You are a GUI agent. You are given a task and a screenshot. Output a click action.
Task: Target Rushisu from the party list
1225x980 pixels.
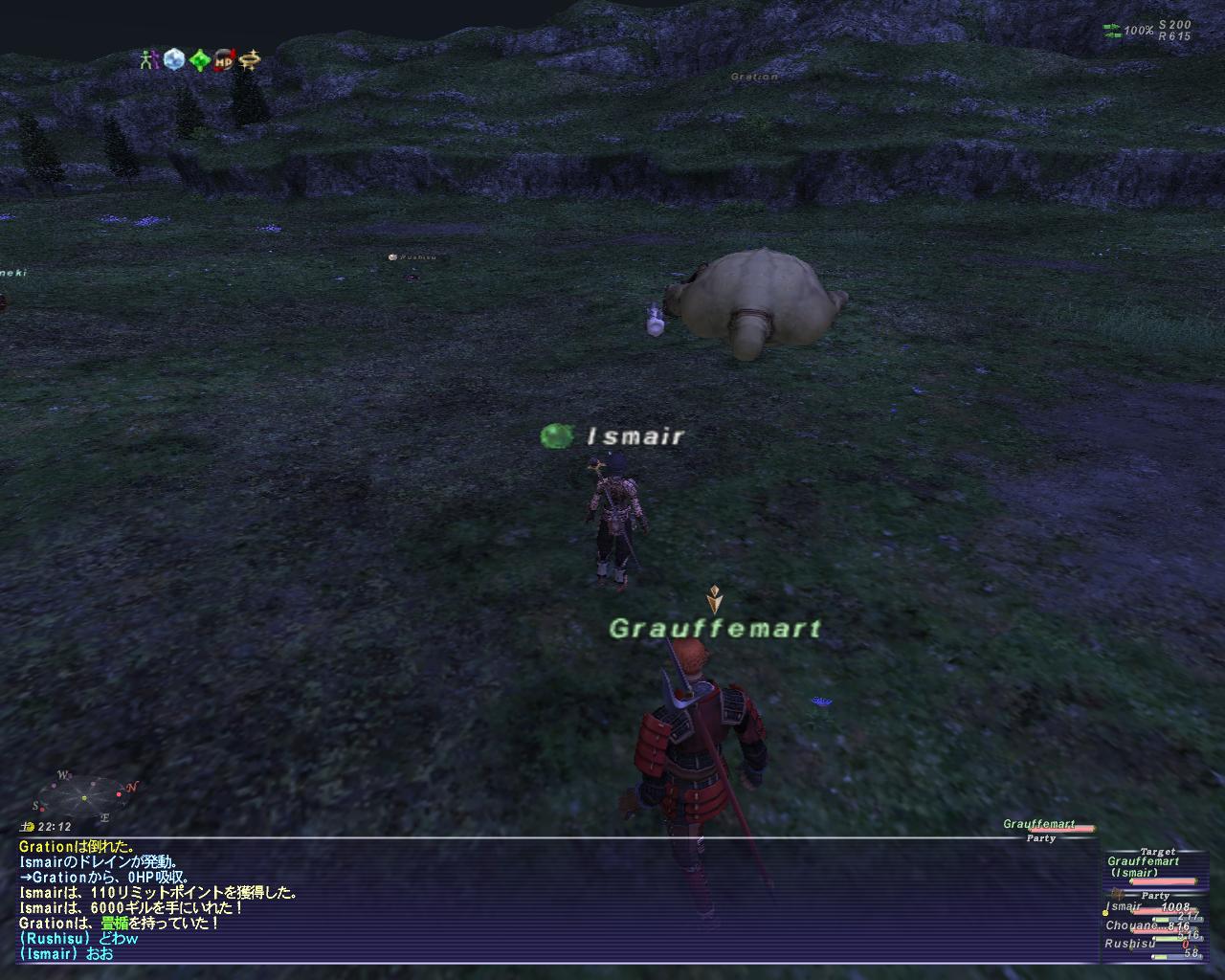click(x=1129, y=943)
